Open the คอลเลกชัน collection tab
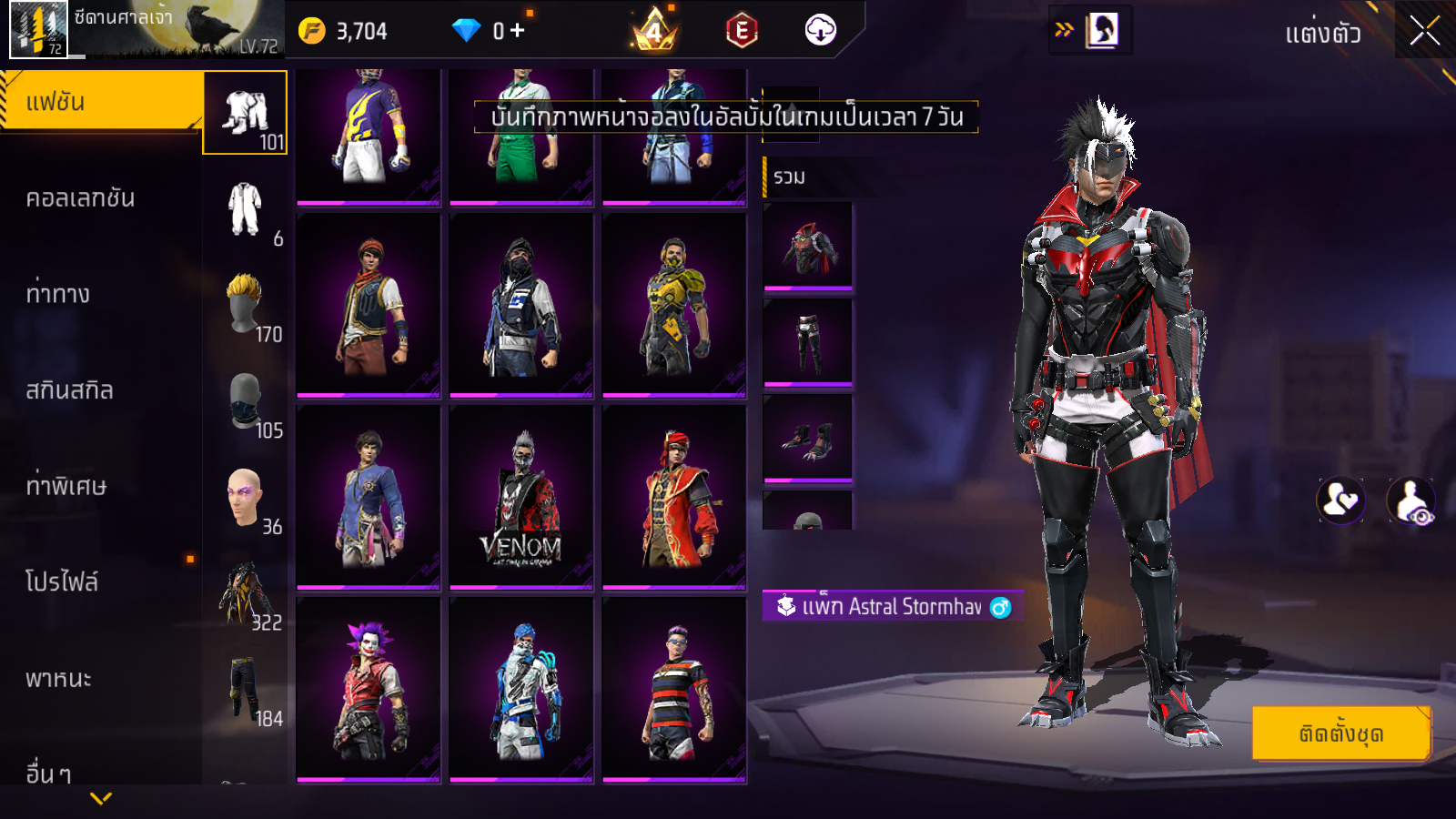 [80, 198]
